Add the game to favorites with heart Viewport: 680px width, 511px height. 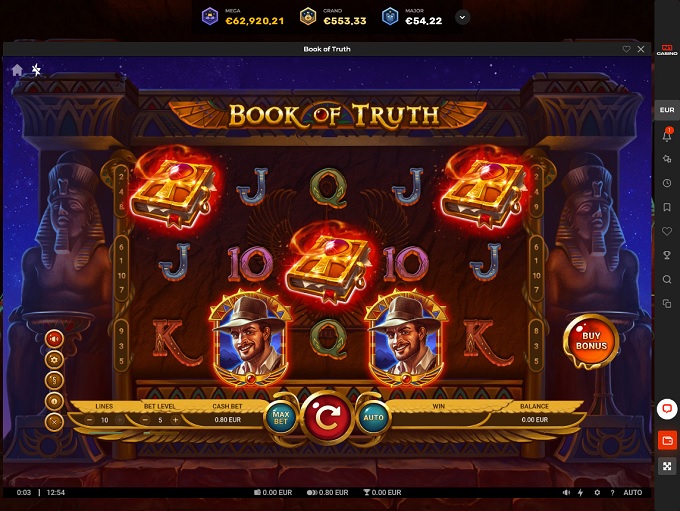click(627, 49)
